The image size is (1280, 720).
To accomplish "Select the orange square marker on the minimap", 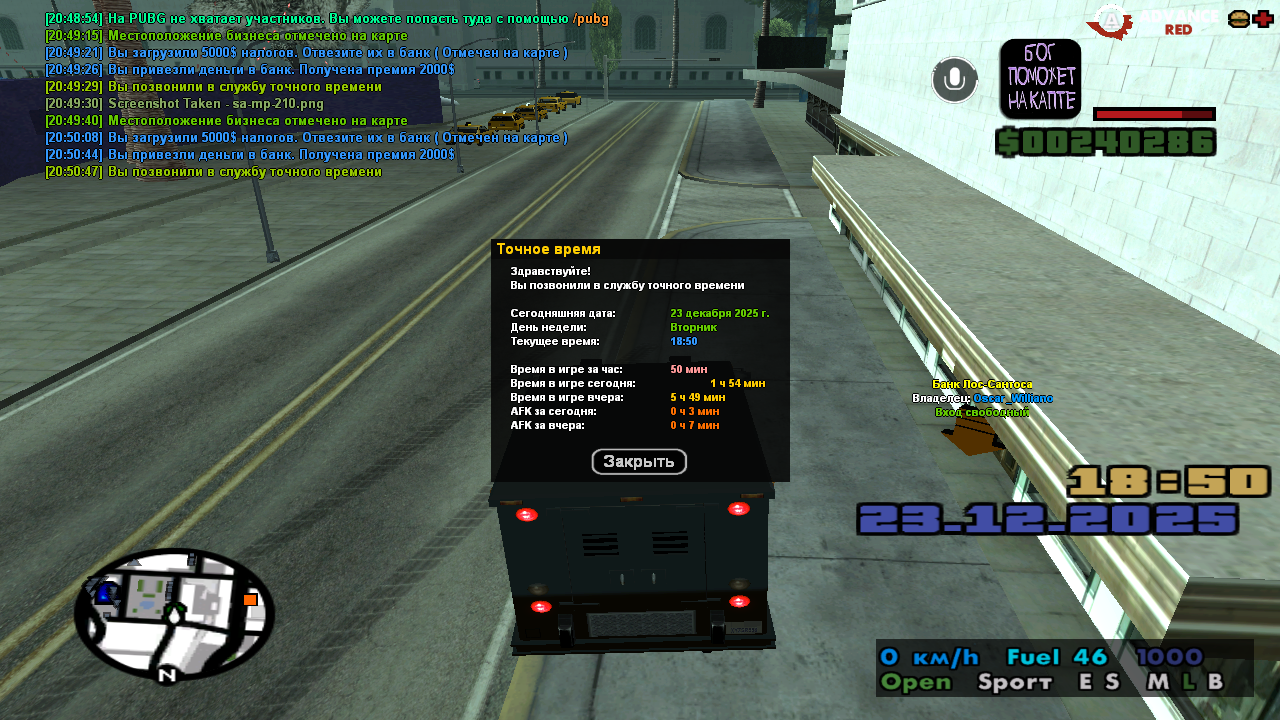I will 250,600.
